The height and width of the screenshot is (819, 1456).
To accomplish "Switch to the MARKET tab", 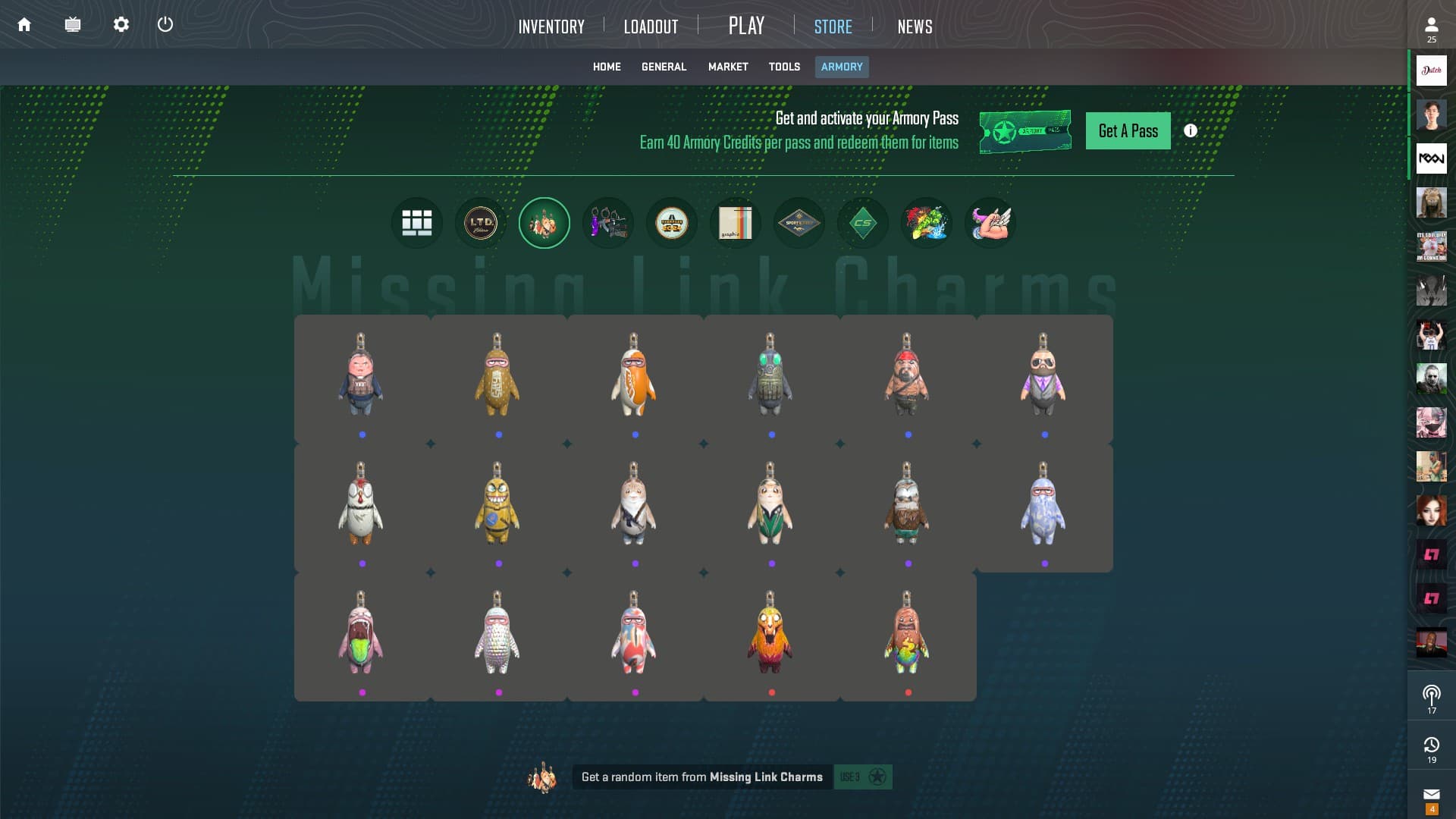I will [x=727, y=67].
